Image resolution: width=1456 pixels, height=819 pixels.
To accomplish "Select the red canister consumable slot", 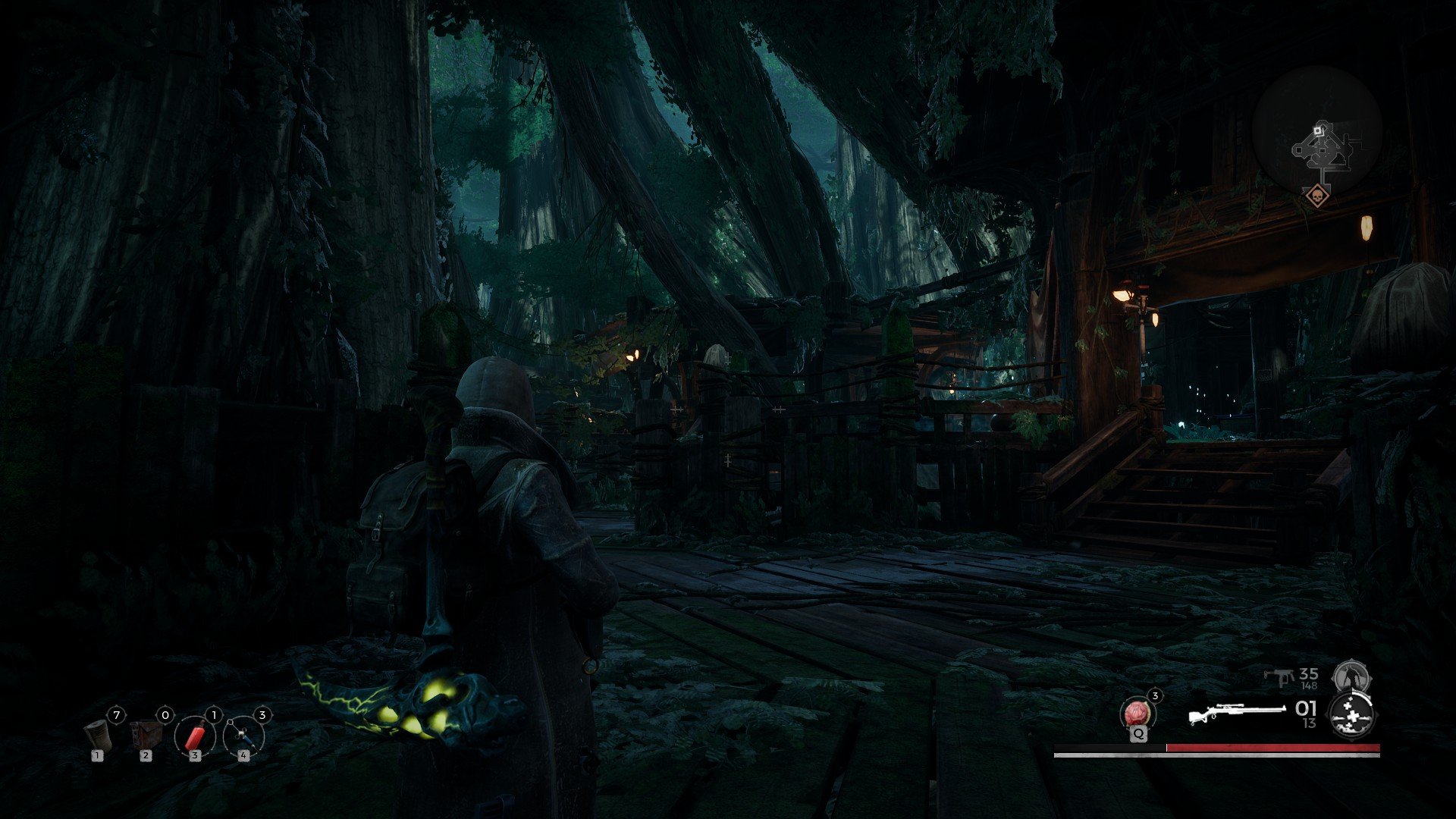I will [194, 736].
